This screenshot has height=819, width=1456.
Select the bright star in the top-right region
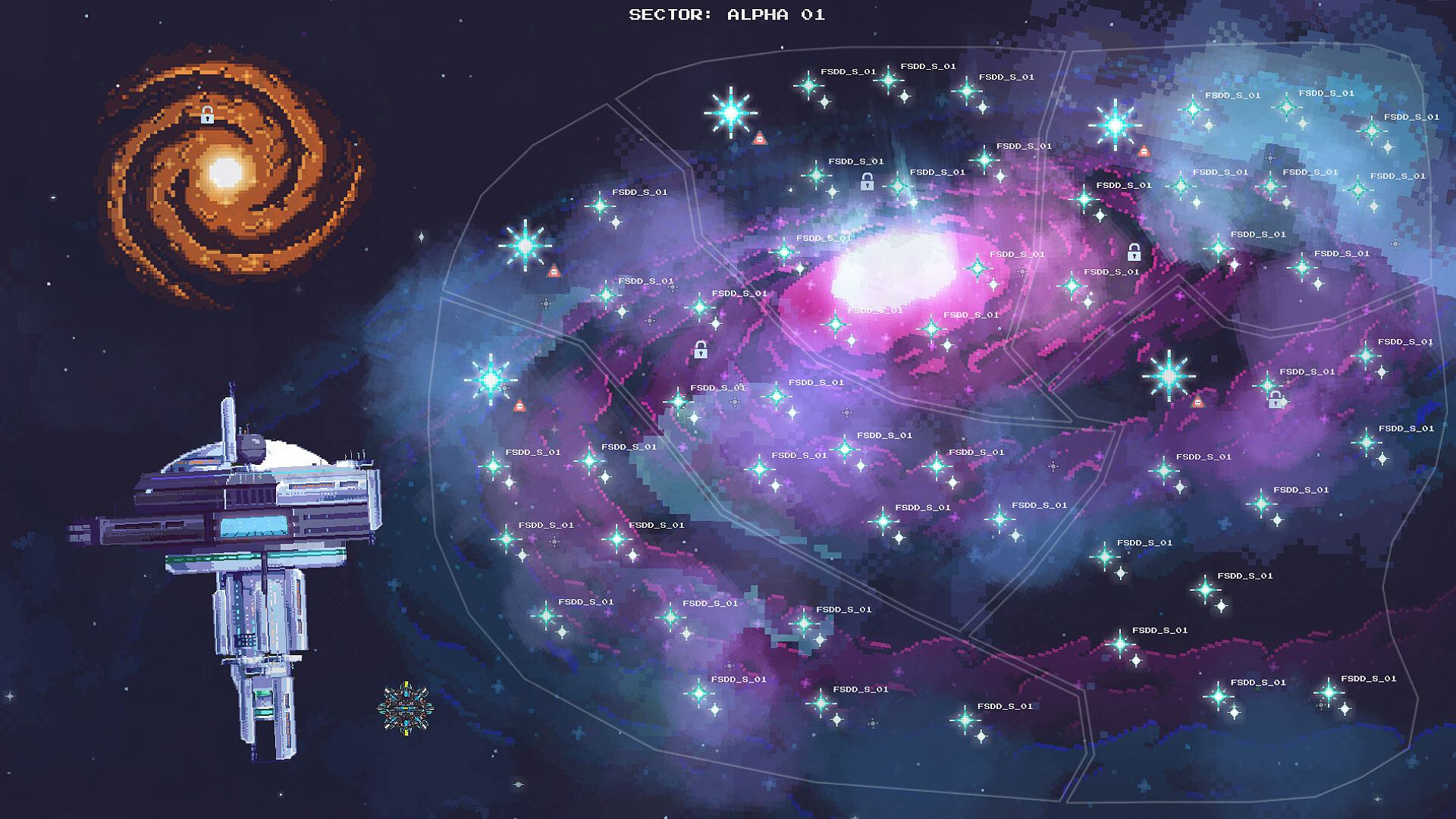click(x=1116, y=125)
